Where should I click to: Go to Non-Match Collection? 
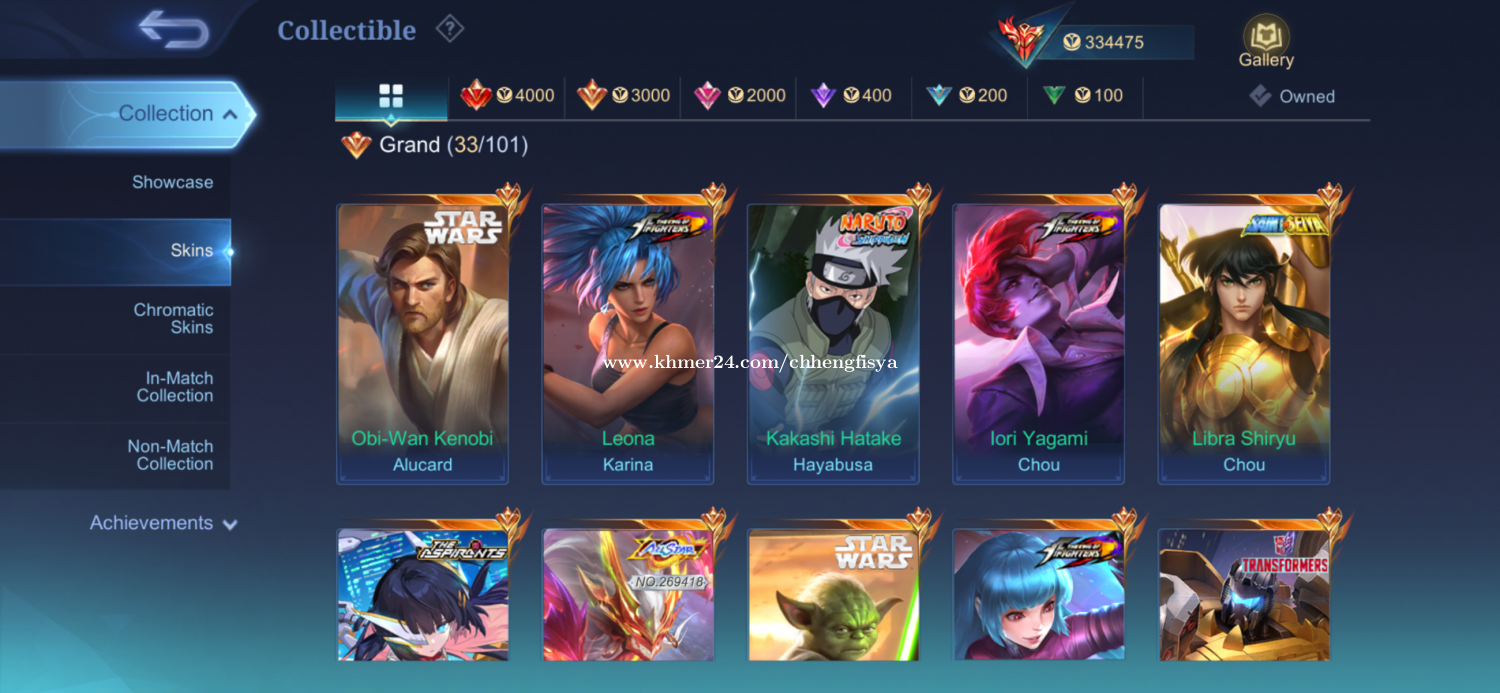171,455
